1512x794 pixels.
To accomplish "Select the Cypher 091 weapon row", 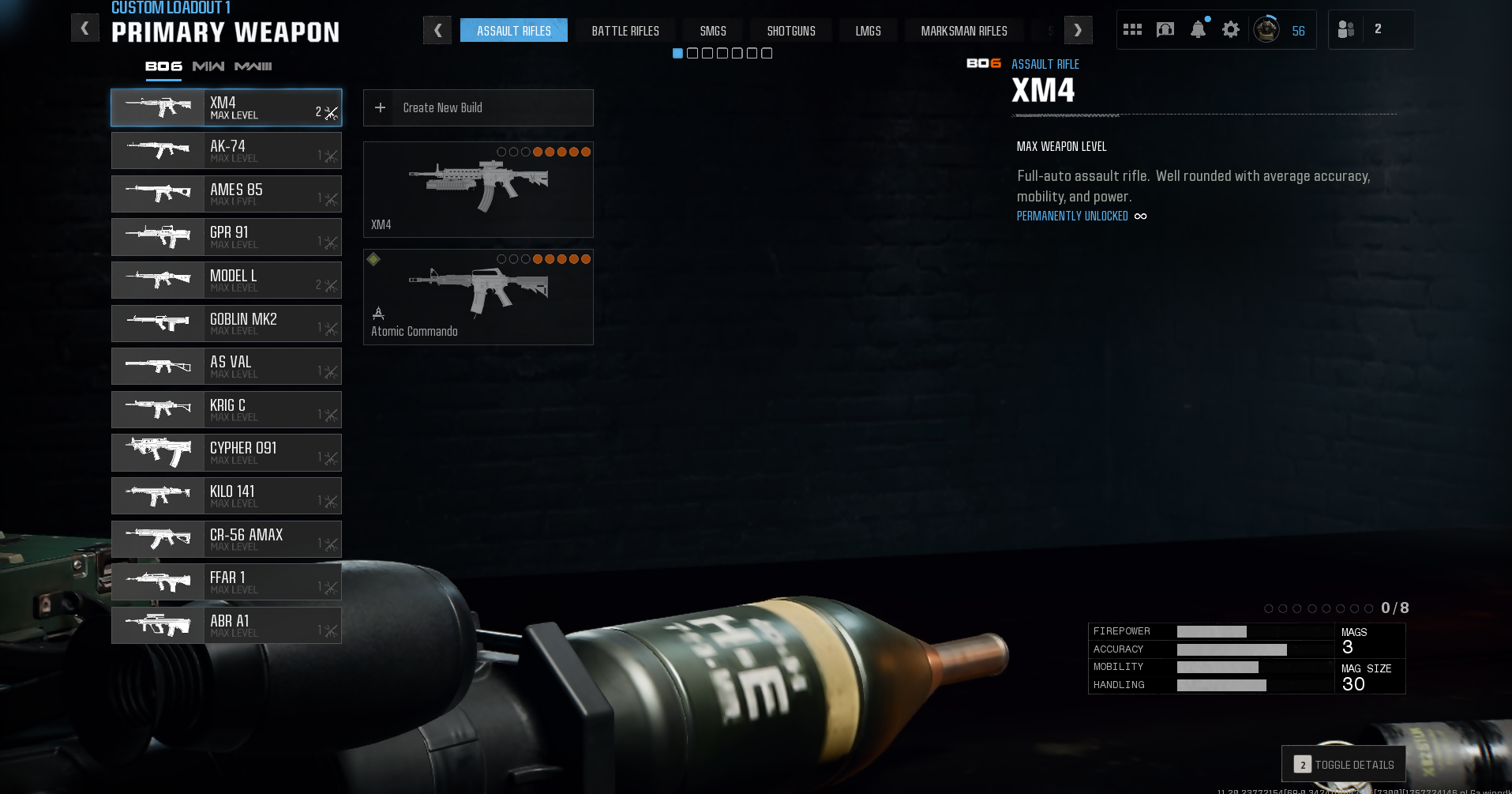I will (226, 453).
